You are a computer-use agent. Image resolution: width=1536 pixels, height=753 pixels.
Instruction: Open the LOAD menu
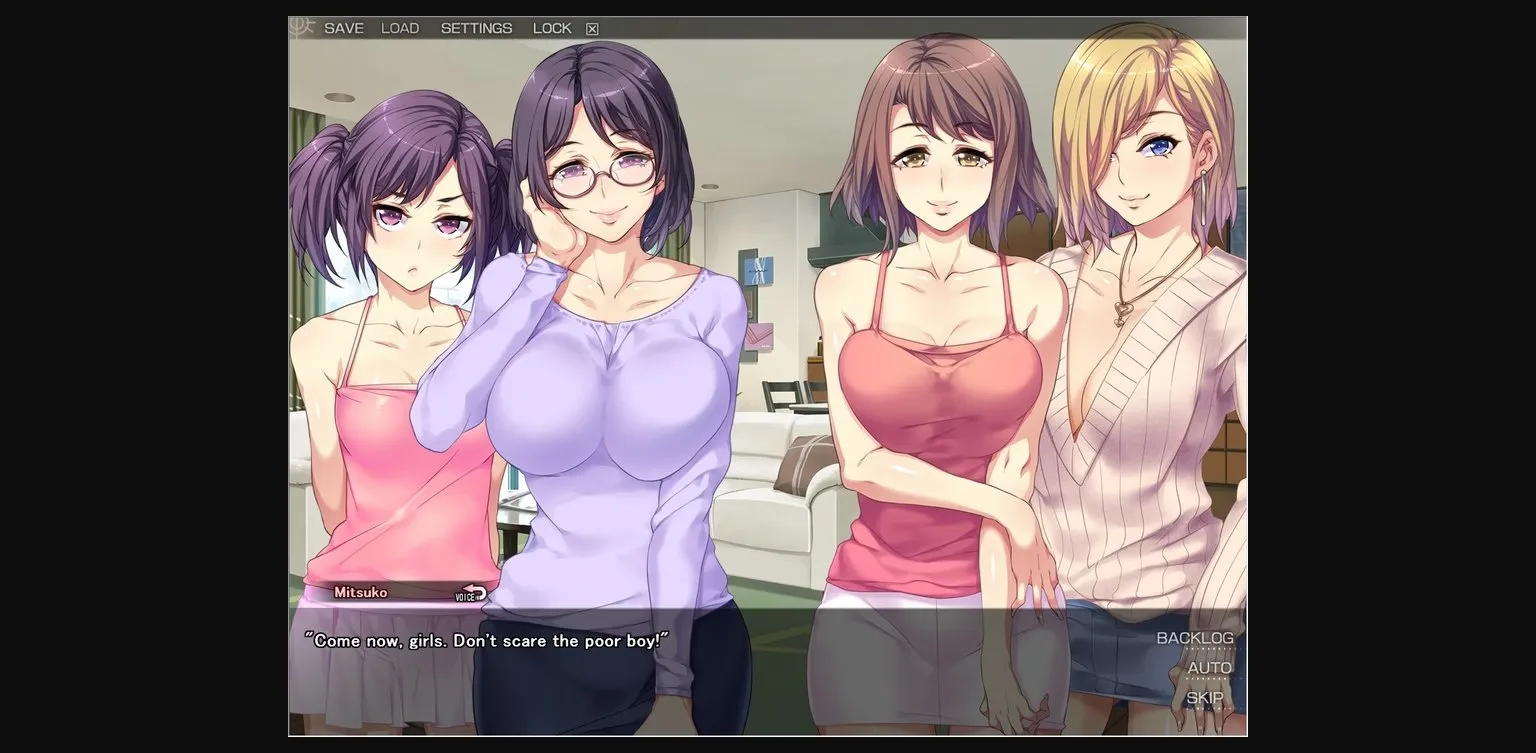400,27
